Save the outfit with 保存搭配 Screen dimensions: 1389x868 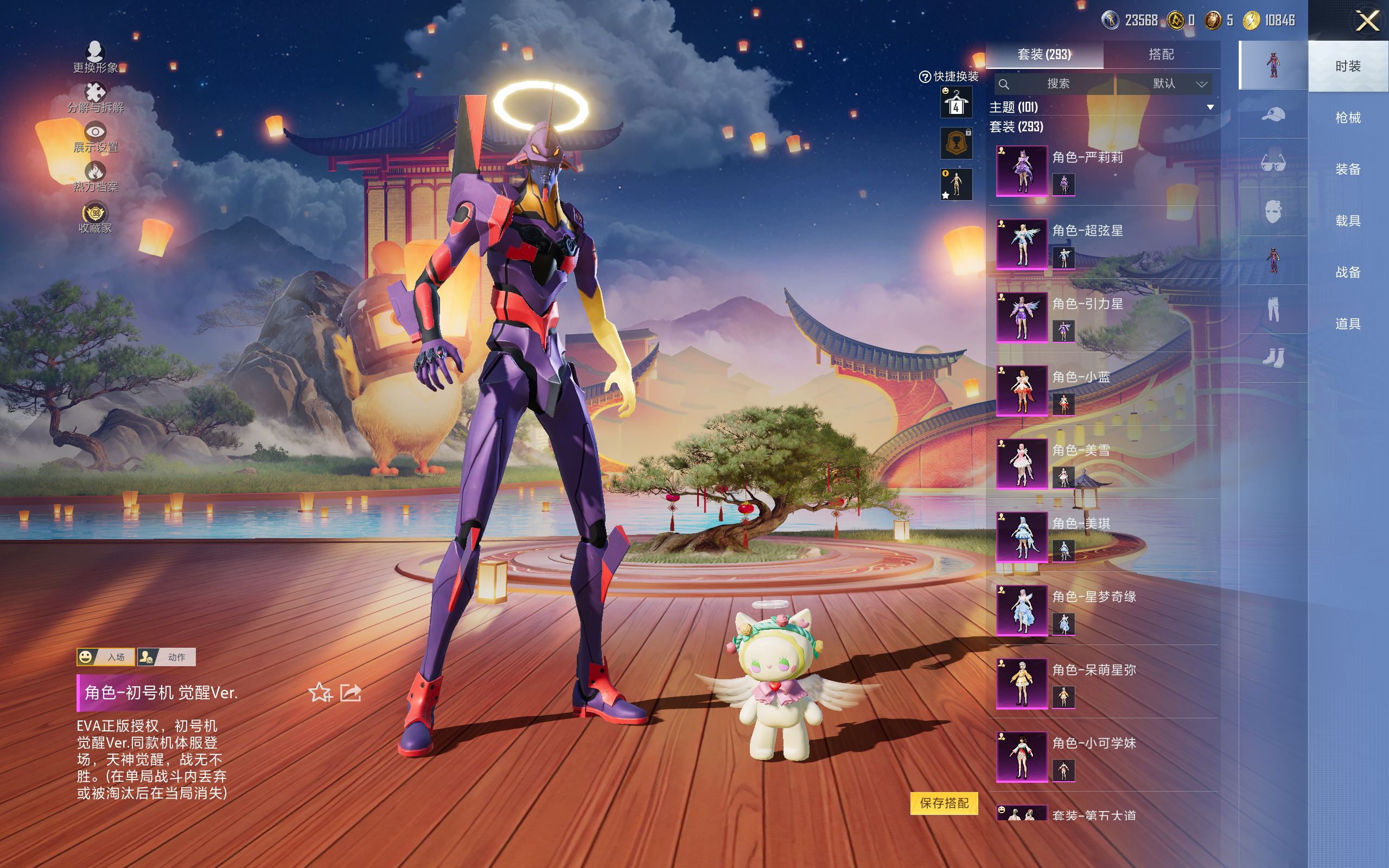coord(944,802)
